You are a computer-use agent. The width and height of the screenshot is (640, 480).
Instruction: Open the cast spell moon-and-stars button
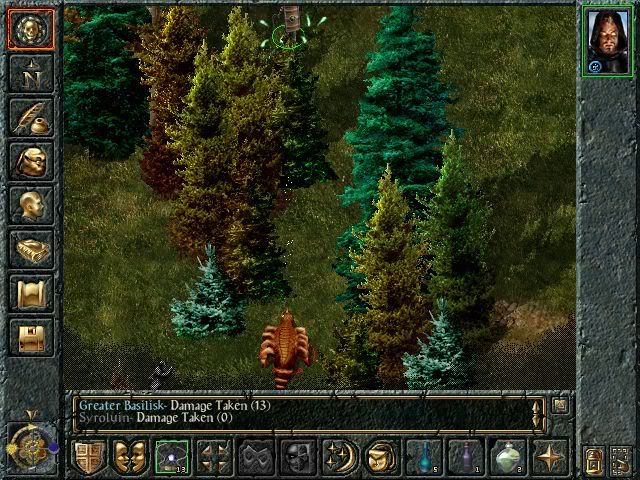339,456
